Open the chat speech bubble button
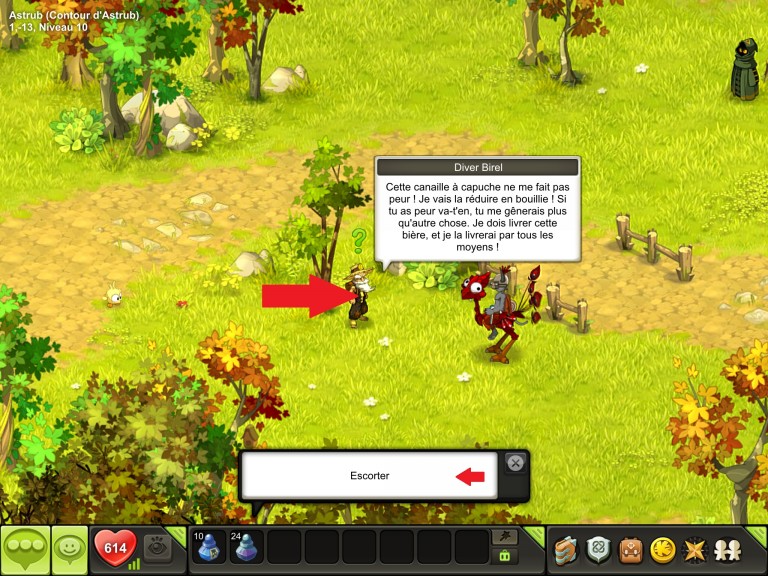The image size is (768, 576). [25, 549]
